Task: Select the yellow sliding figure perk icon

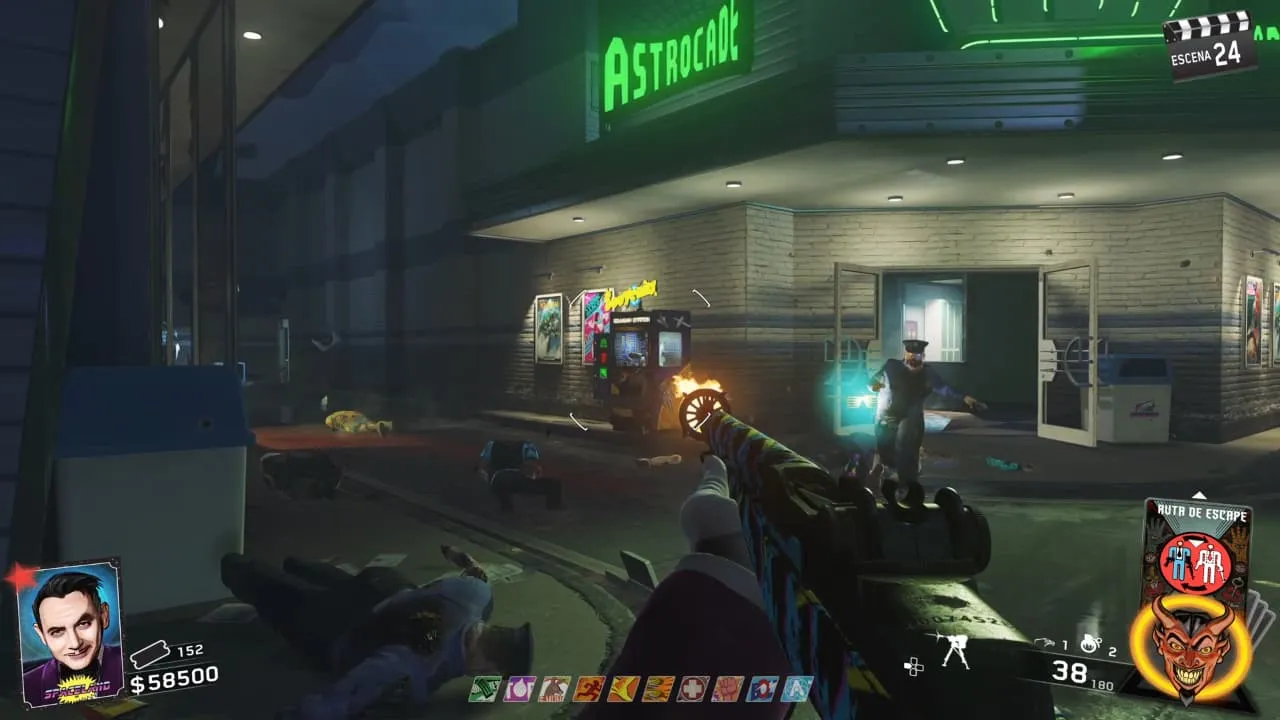Action: coord(621,688)
